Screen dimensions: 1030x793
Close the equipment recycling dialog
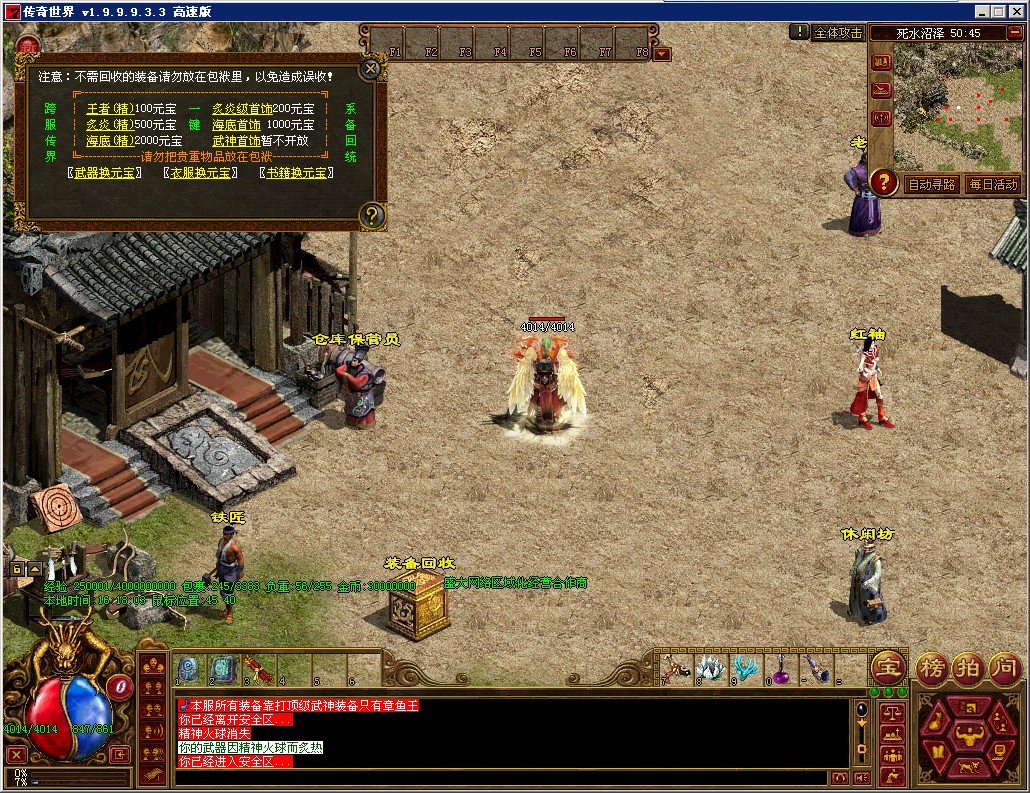pyautogui.click(x=370, y=69)
